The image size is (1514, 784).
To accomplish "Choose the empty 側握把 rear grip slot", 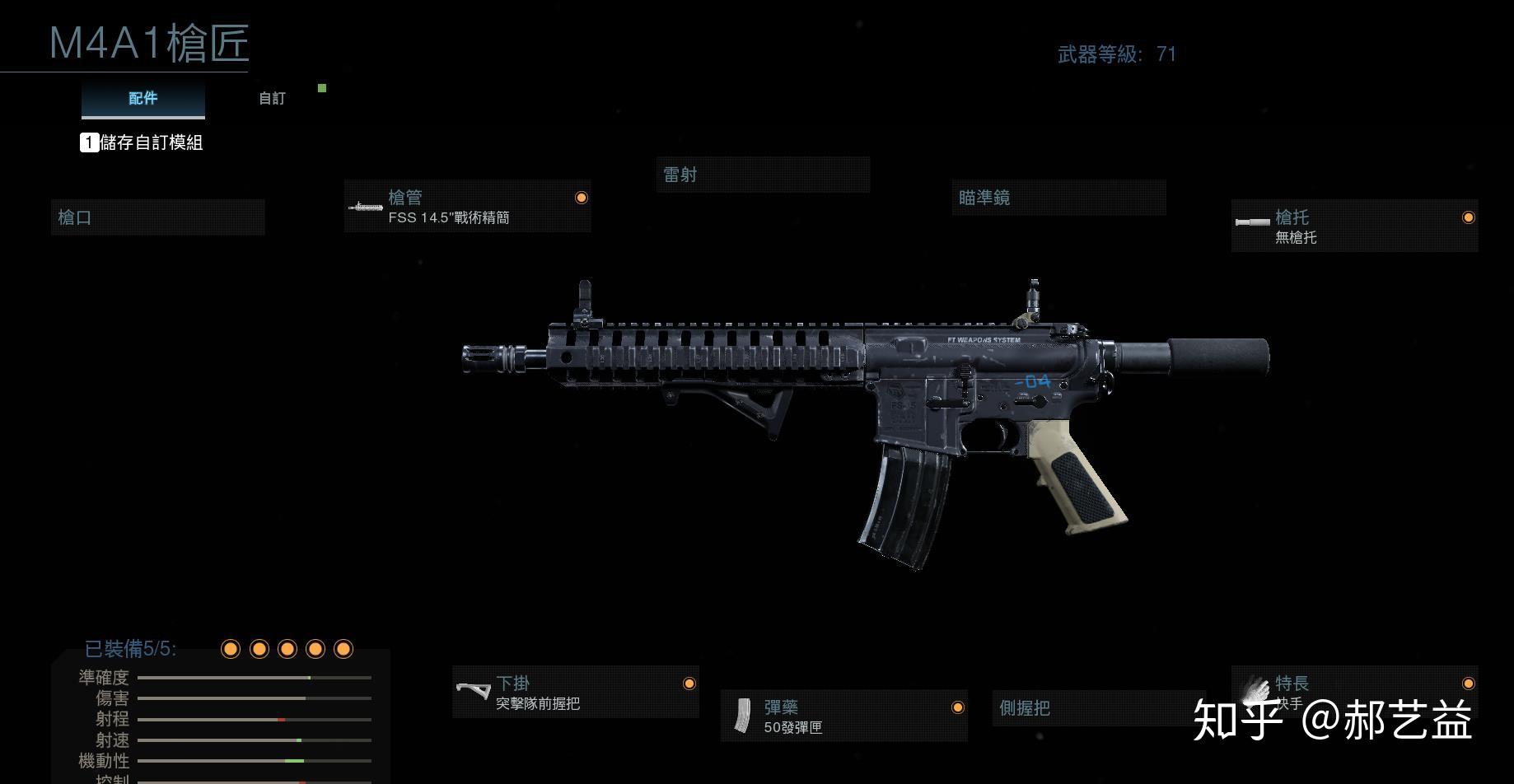I will [1098, 708].
